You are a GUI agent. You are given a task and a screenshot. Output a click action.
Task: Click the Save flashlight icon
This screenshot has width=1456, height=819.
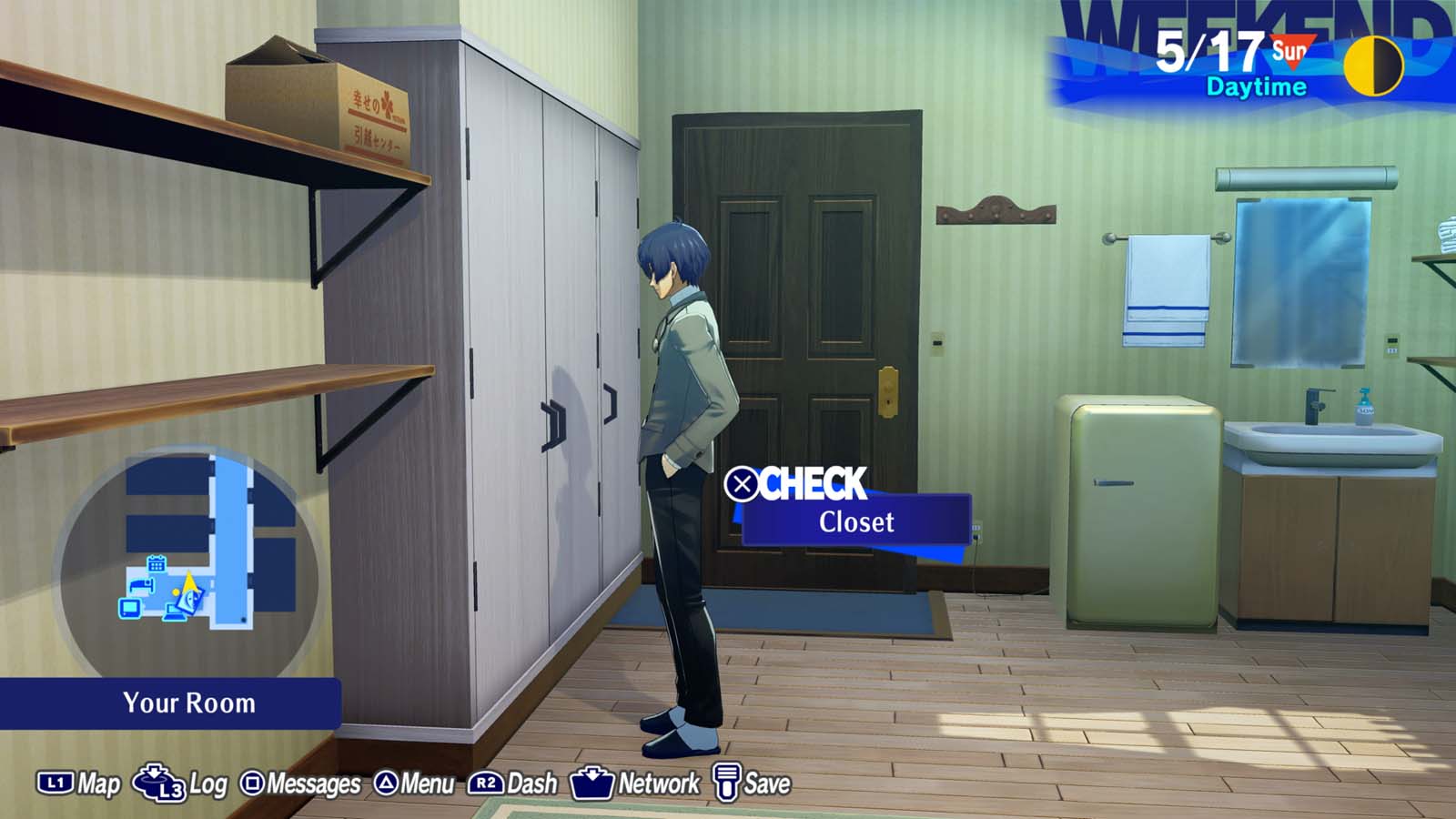(x=726, y=781)
